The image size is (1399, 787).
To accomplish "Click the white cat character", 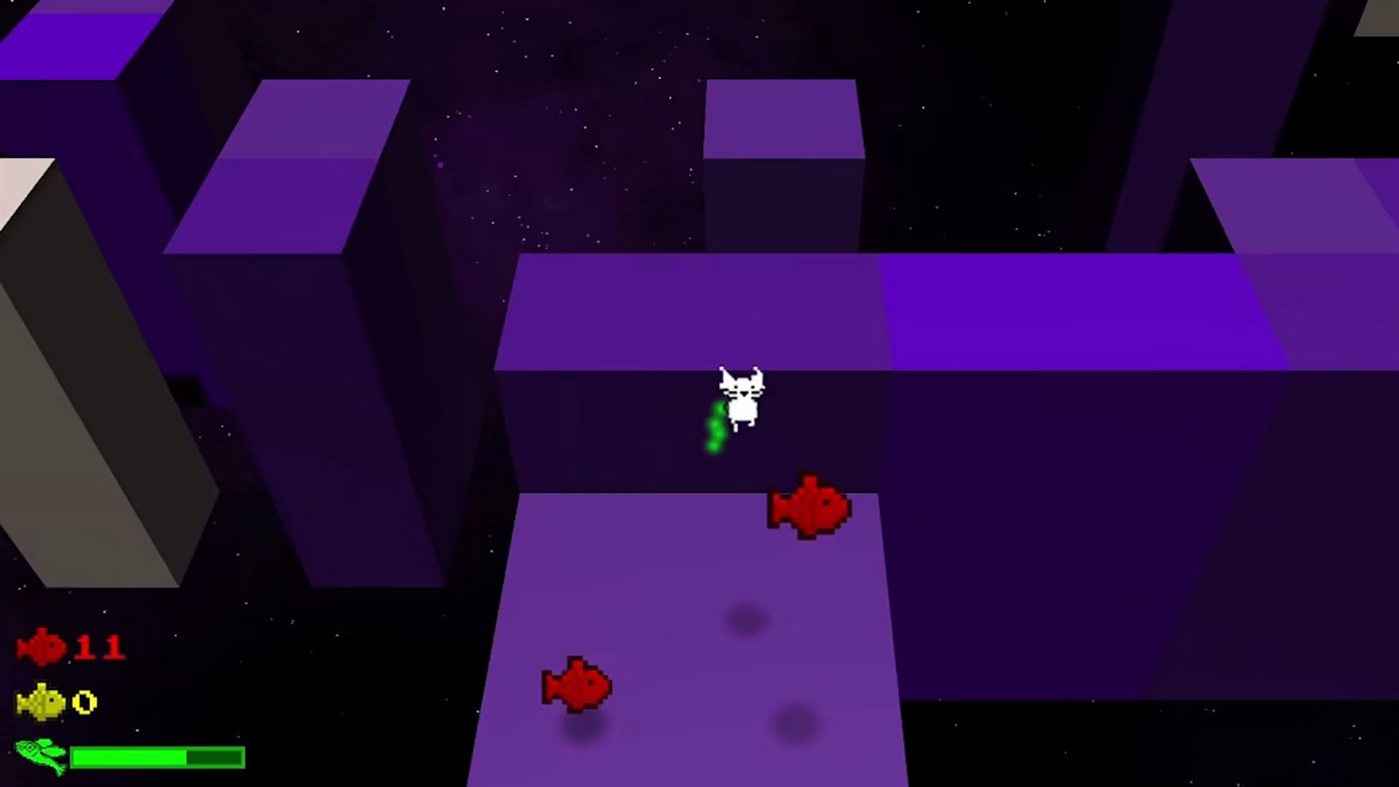I will pos(740,398).
